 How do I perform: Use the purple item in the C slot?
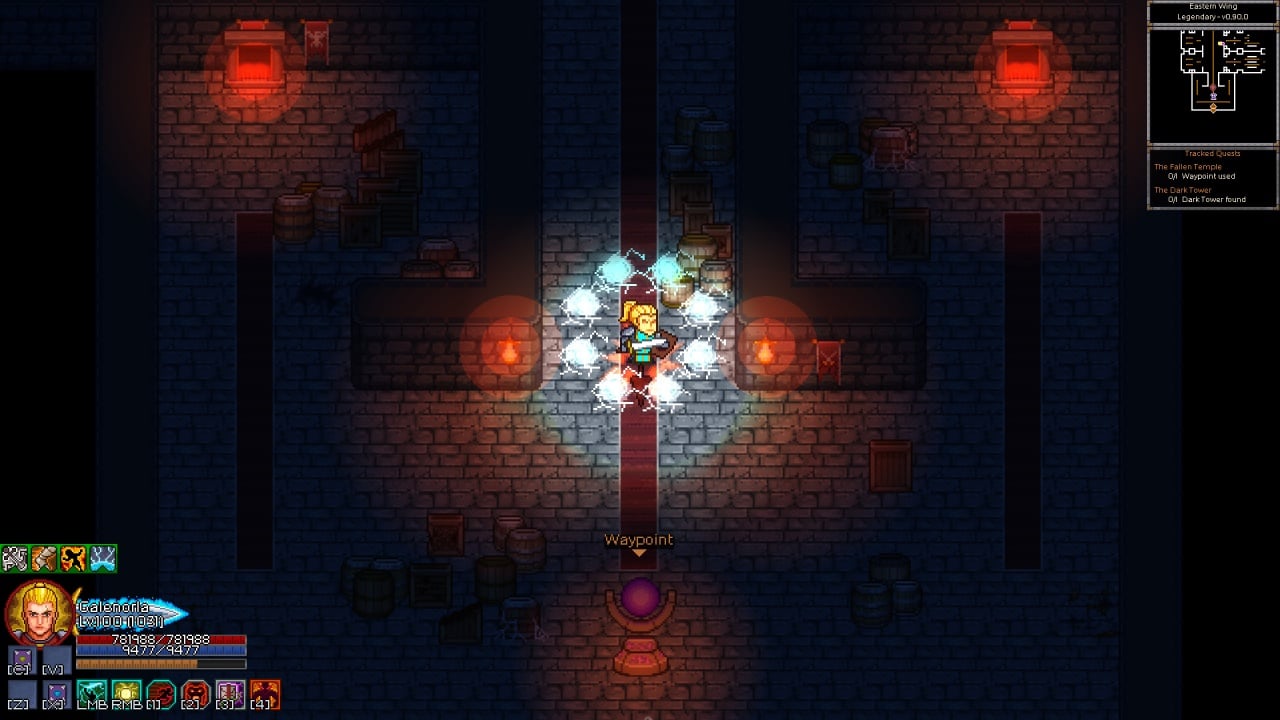coord(22,659)
